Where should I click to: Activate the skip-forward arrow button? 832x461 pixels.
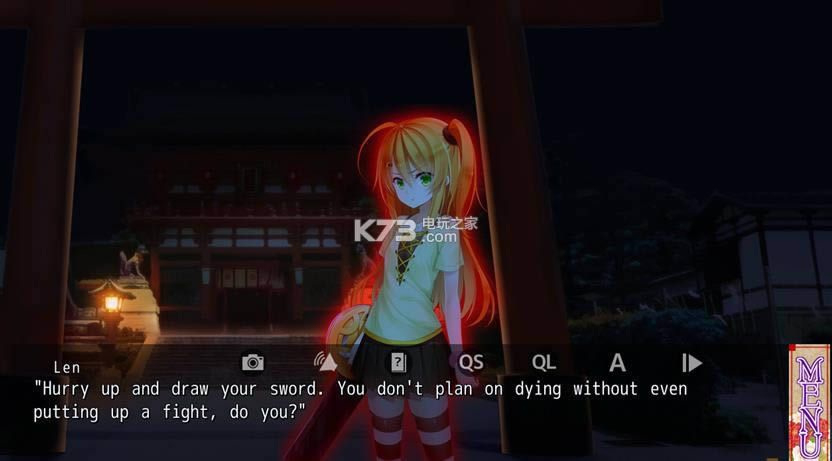[691, 362]
